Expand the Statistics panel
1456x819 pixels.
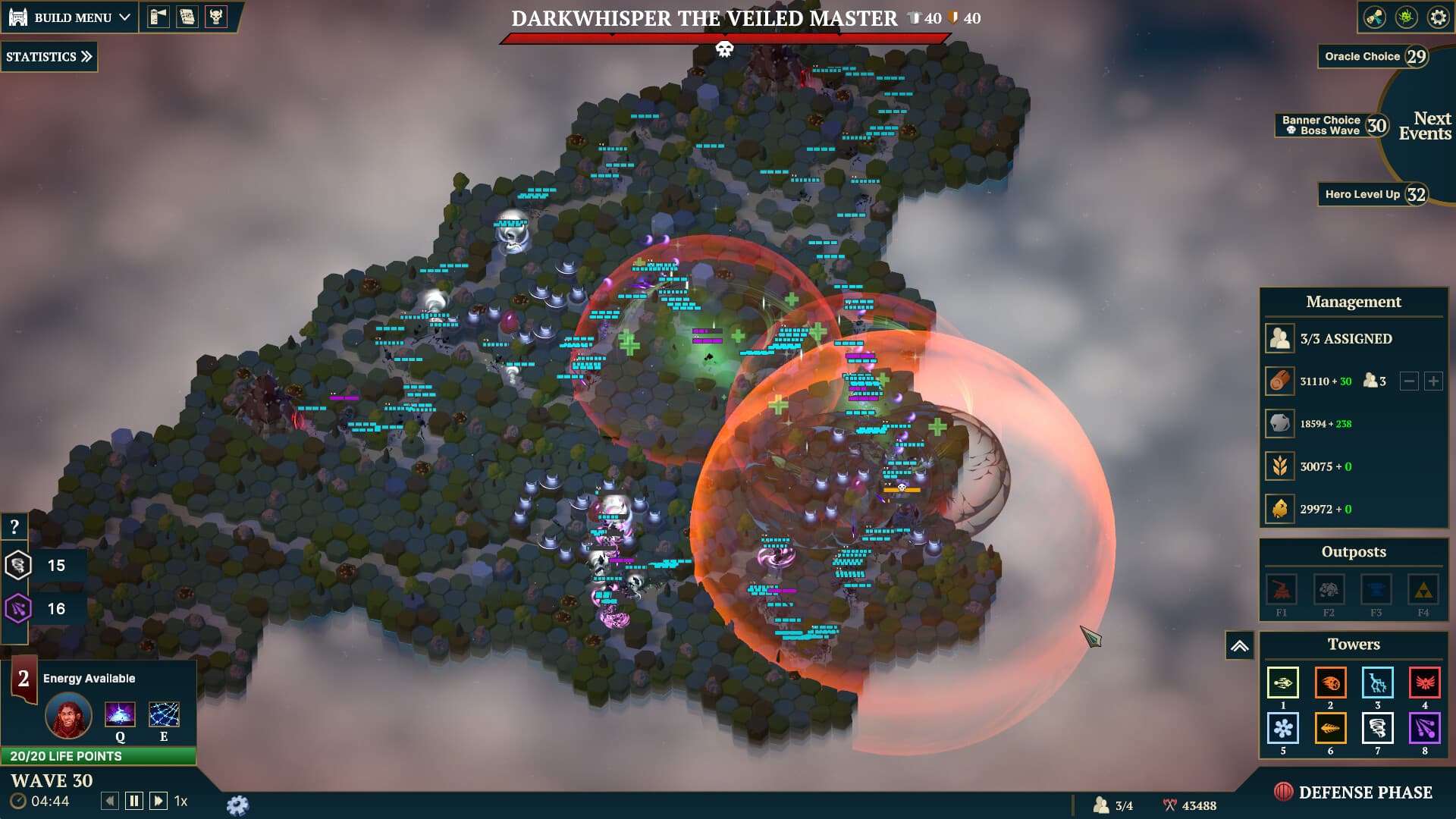[x=49, y=56]
